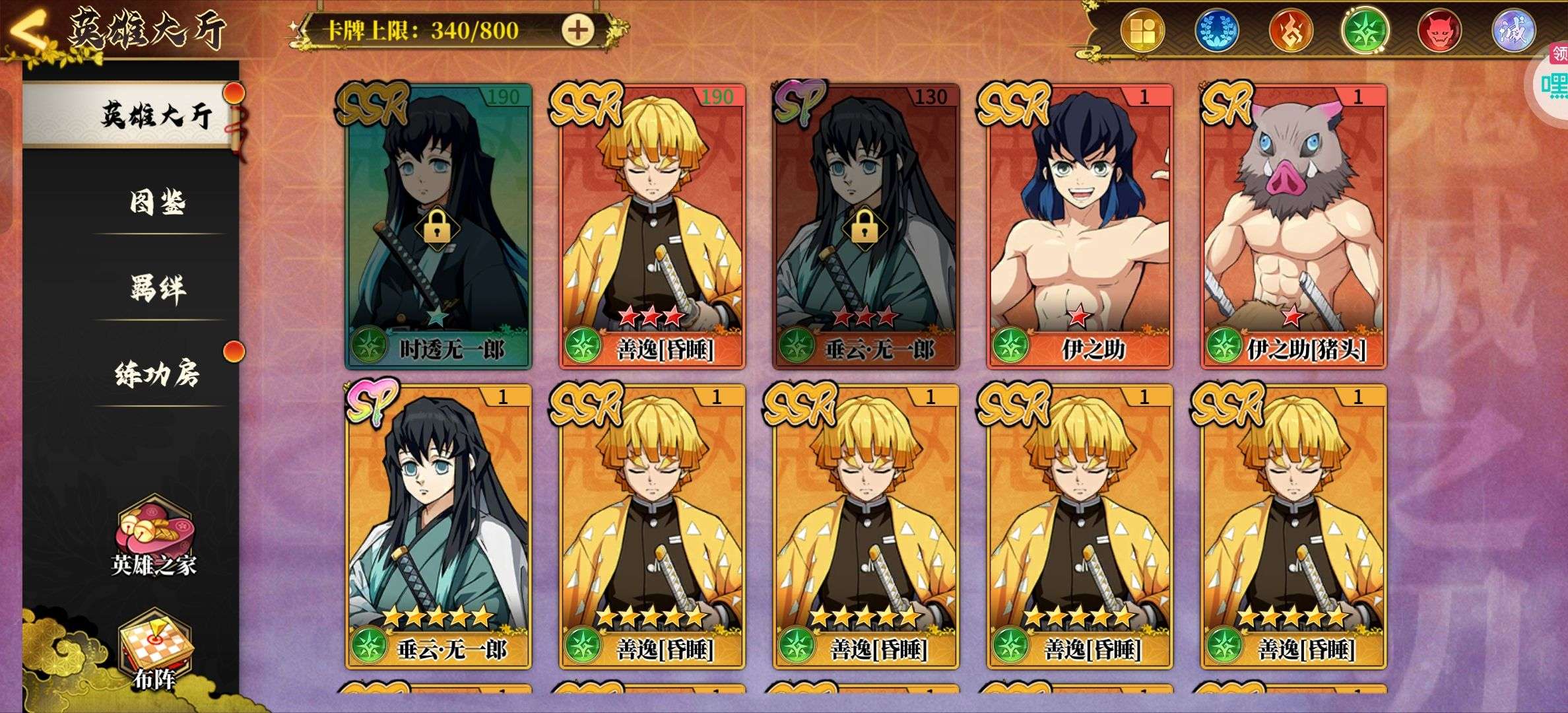Pick the 伊之助 SSR card
The image size is (1568, 713).
(1080, 226)
